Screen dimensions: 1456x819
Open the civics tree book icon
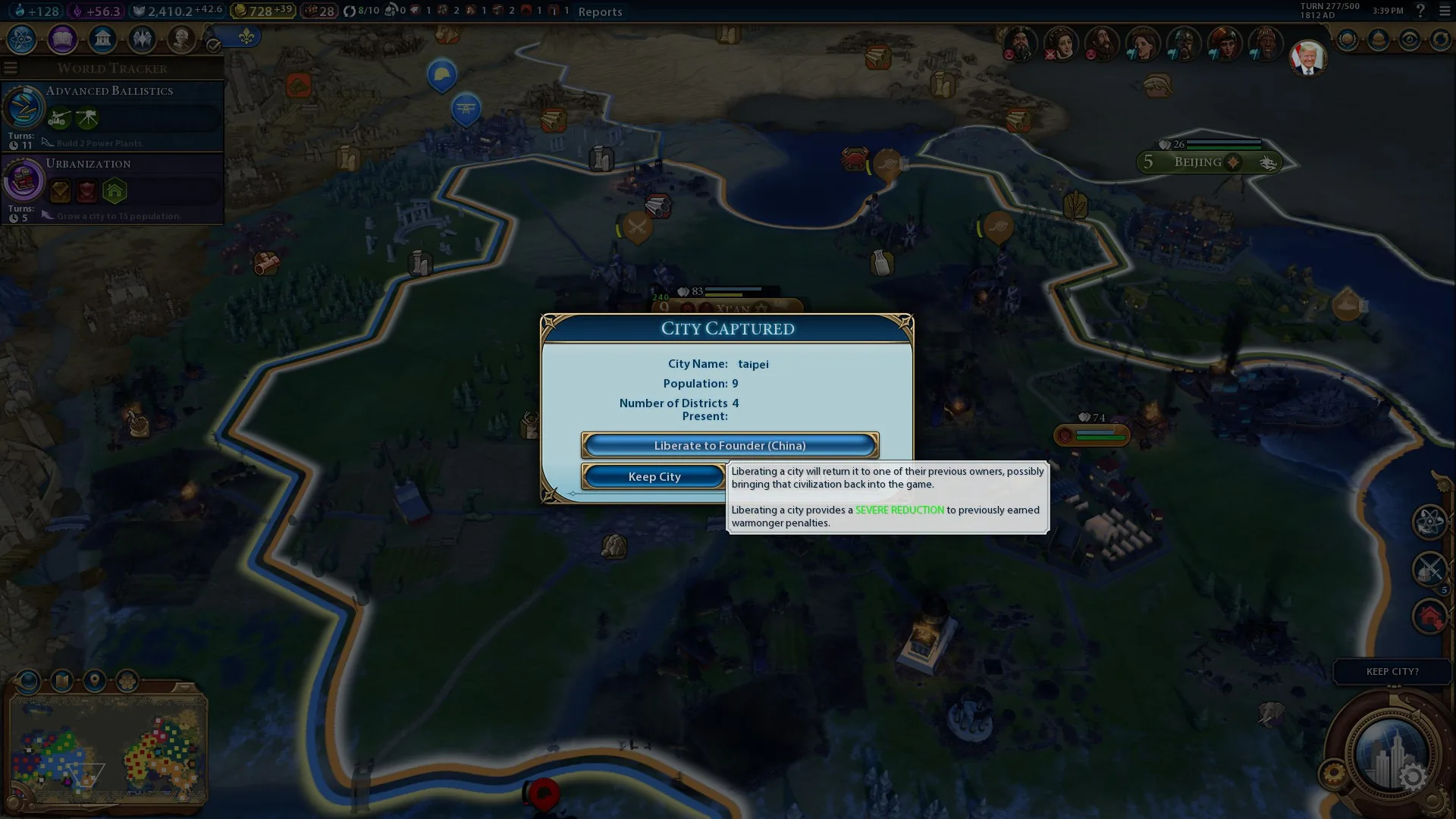pos(62,39)
